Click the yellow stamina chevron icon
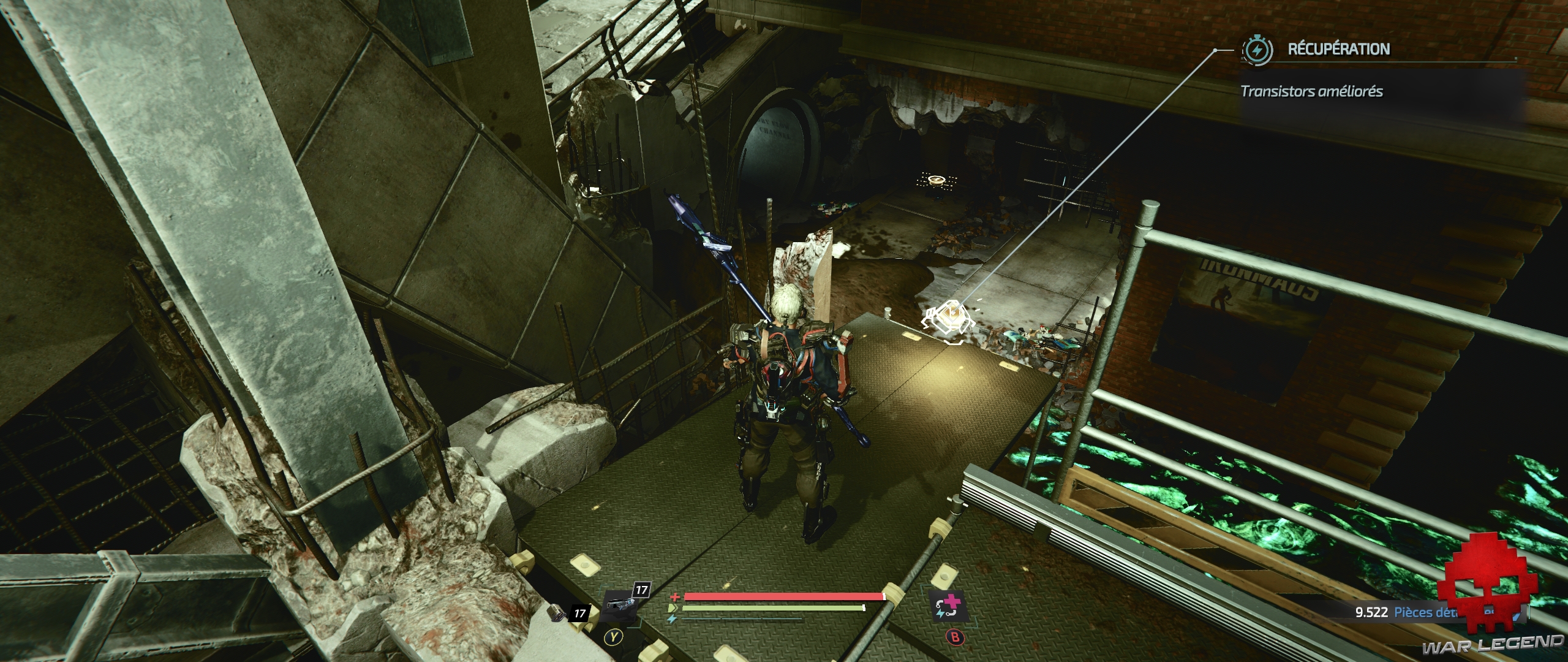Viewport: 1568px width, 662px height. click(x=674, y=608)
